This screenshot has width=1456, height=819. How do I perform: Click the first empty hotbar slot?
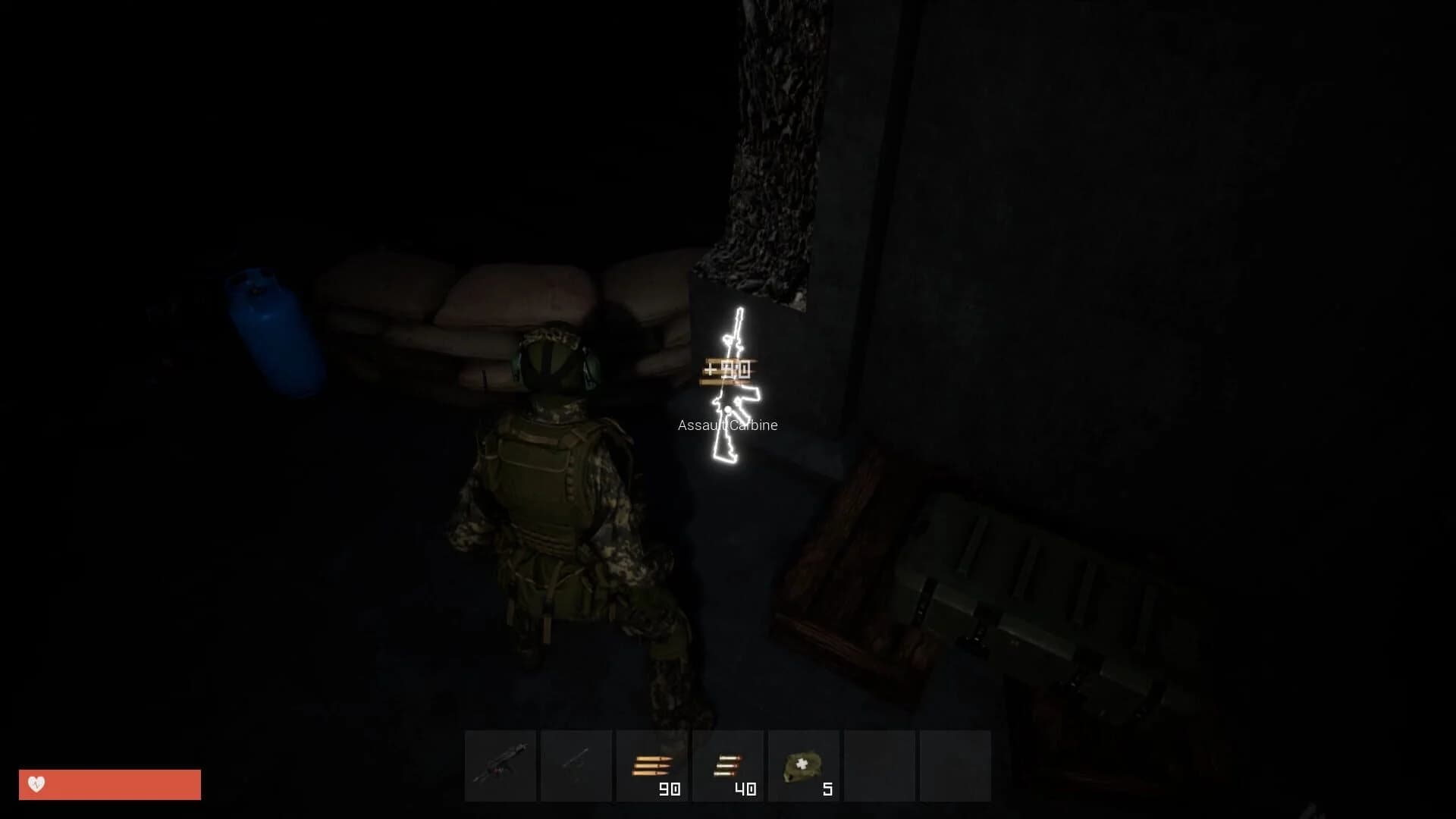coord(879,764)
